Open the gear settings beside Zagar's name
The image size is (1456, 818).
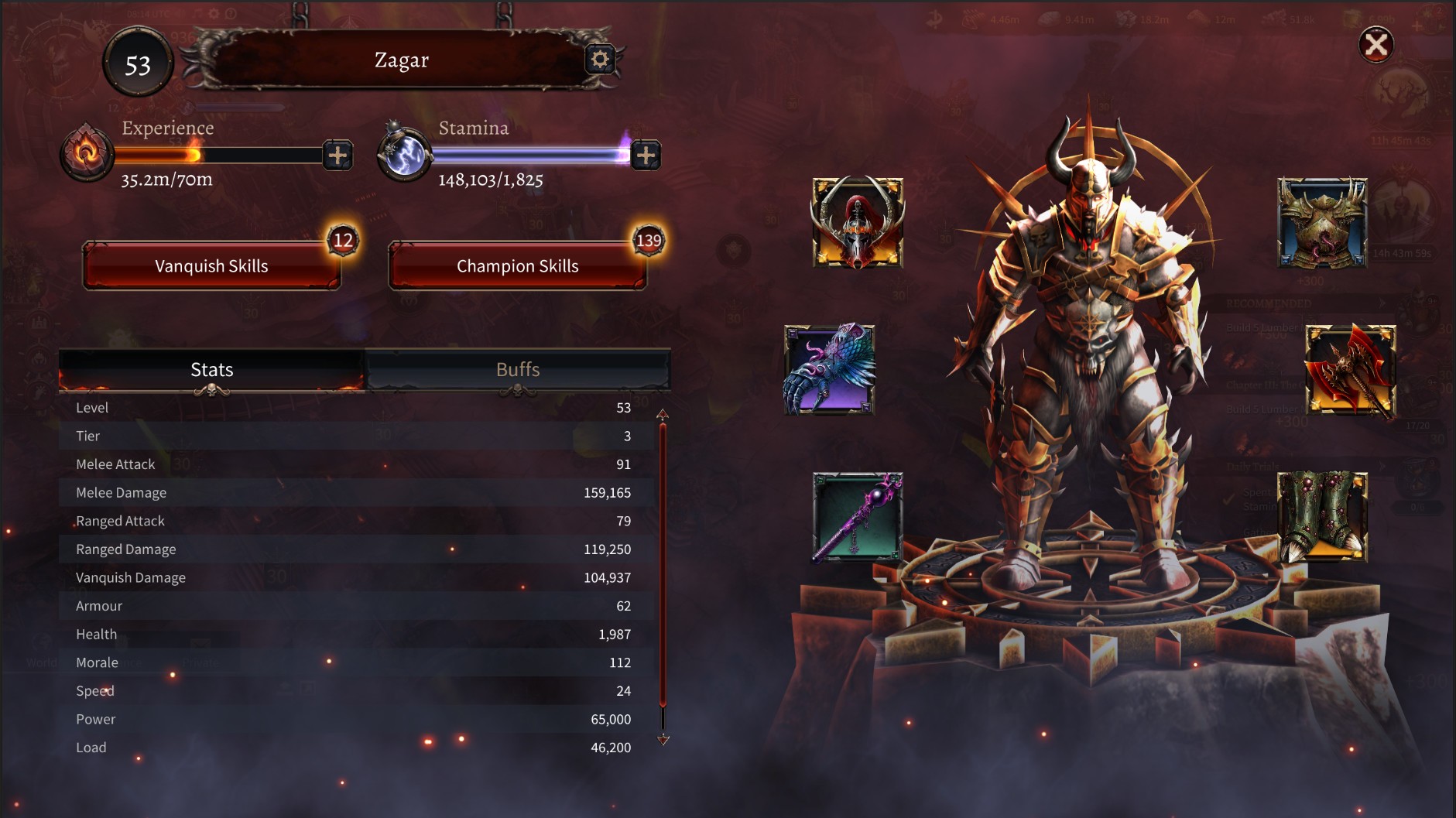[x=601, y=60]
